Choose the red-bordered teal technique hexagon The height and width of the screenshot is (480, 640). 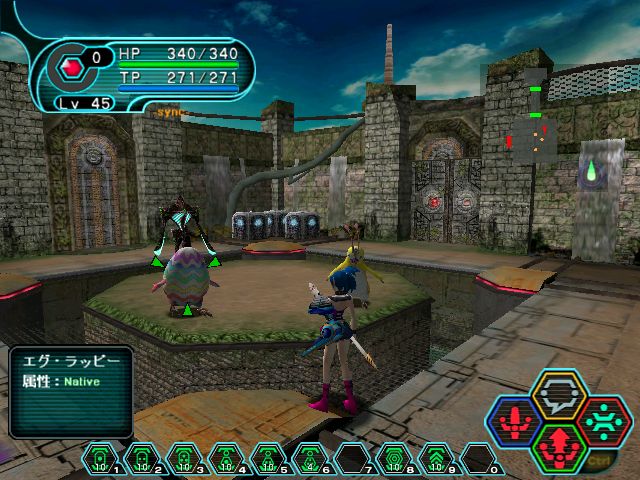(x=603, y=420)
